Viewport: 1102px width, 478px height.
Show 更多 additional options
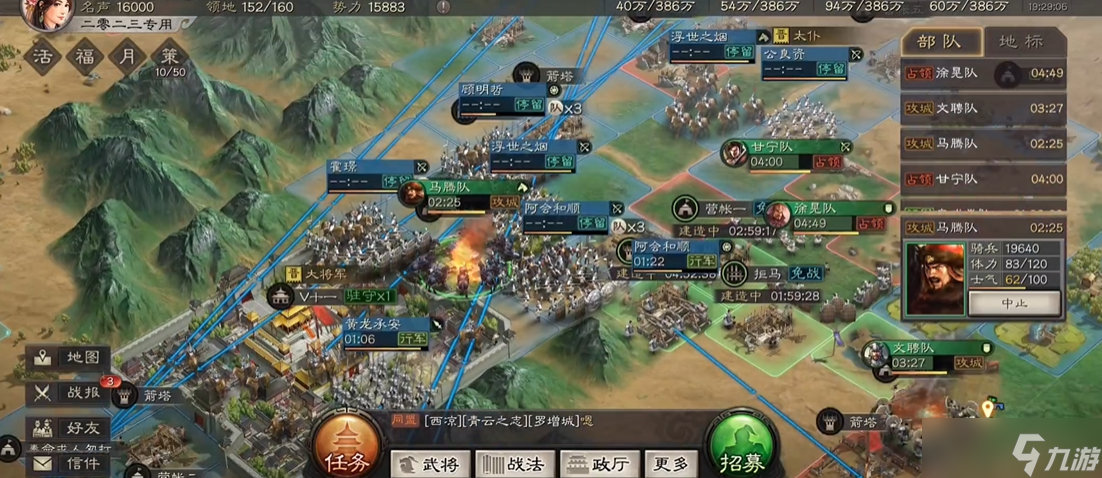point(670,463)
